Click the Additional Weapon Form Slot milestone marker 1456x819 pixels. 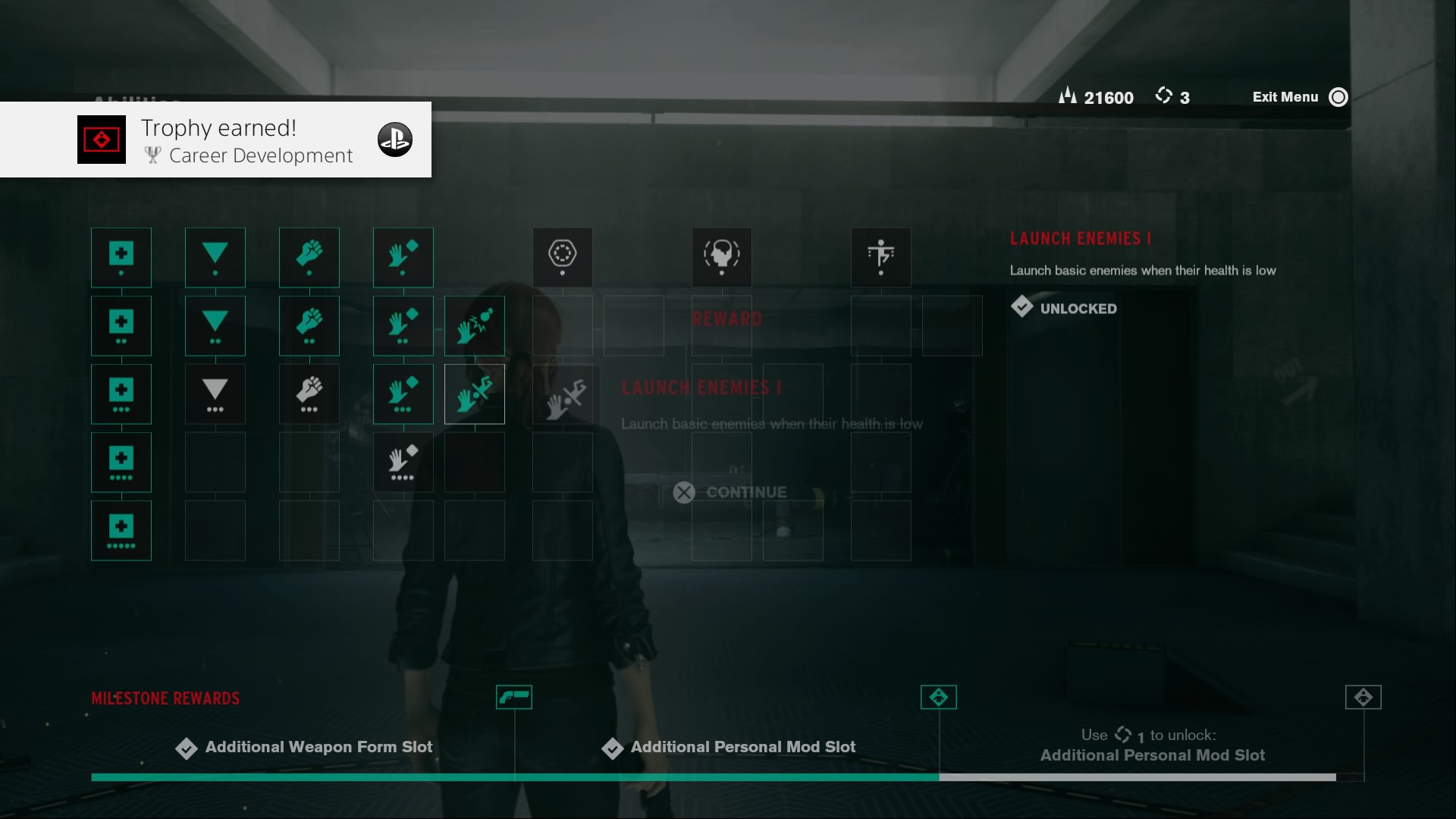pos(514,697)
